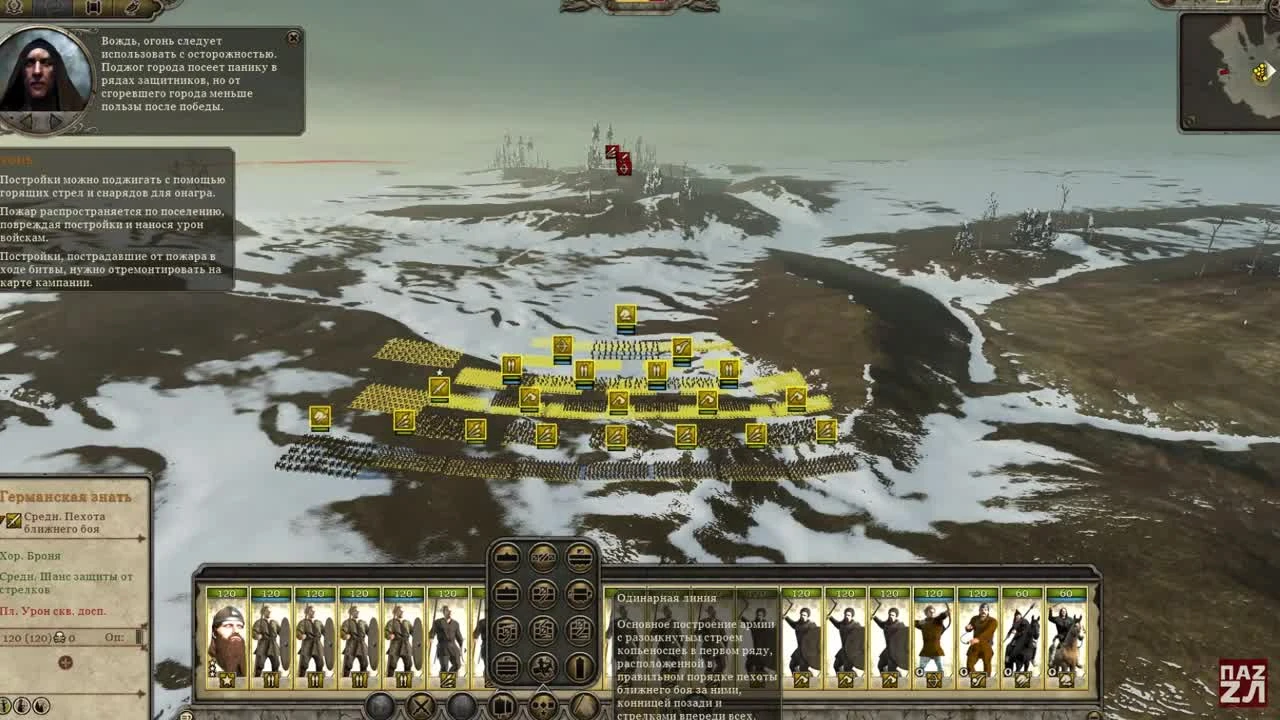Open the book icon menu at bottom center

tap(500, 707)
